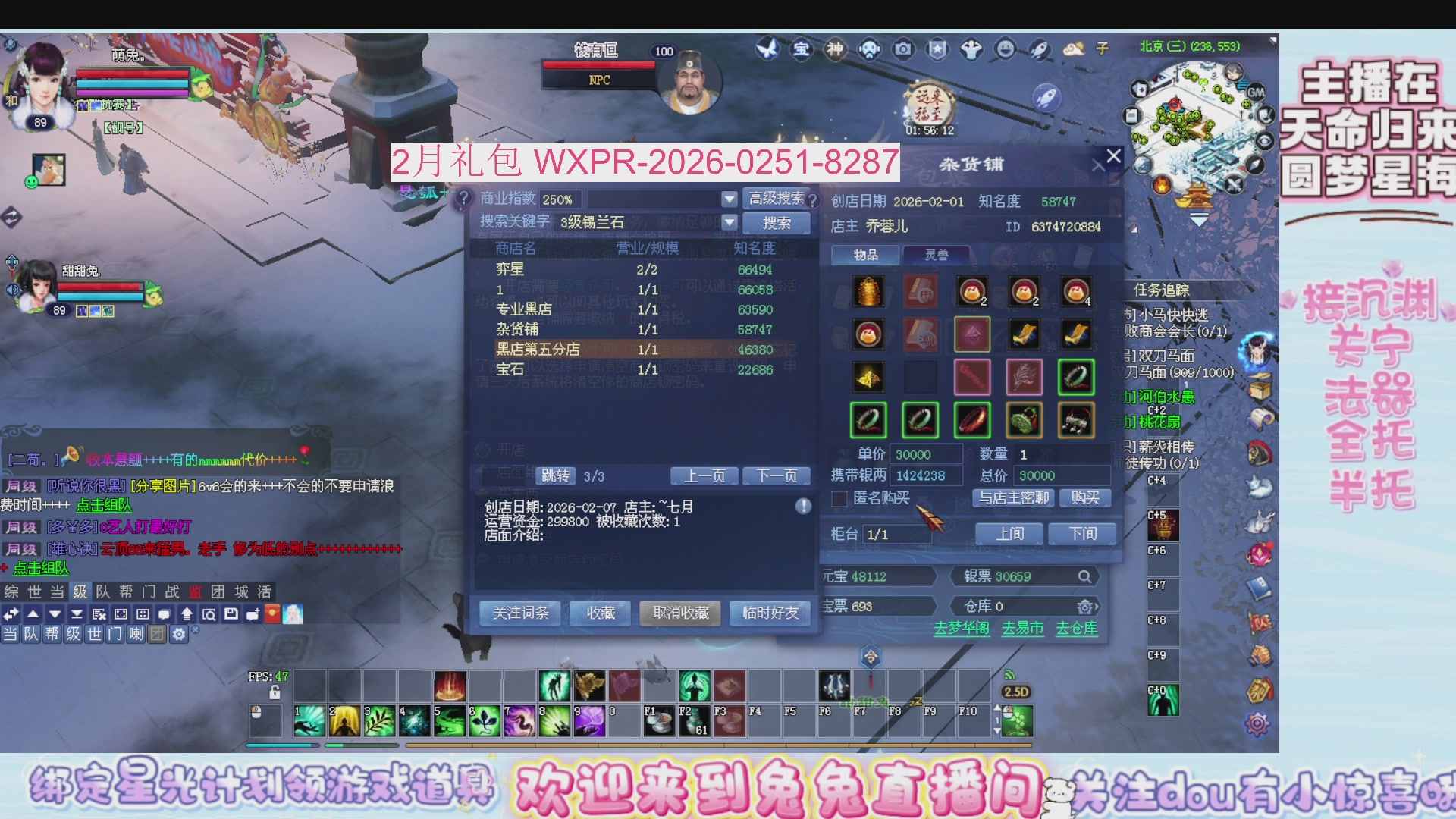Click the 购买 purchase button
Viewport: 1456px width, 819px height.
pyautogui.click(x=1084, y=498)
